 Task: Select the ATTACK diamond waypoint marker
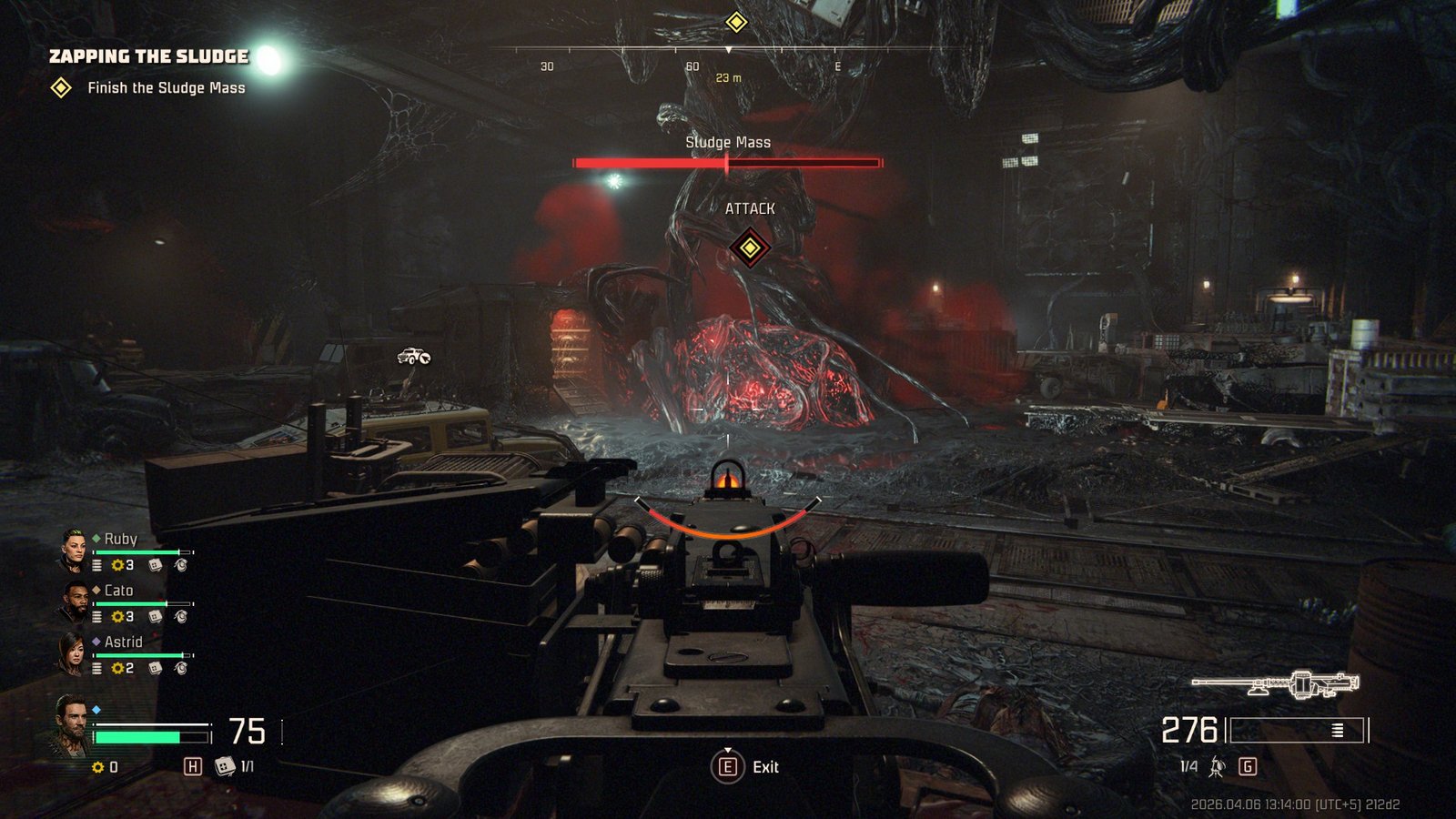click(x=750, y=248)
